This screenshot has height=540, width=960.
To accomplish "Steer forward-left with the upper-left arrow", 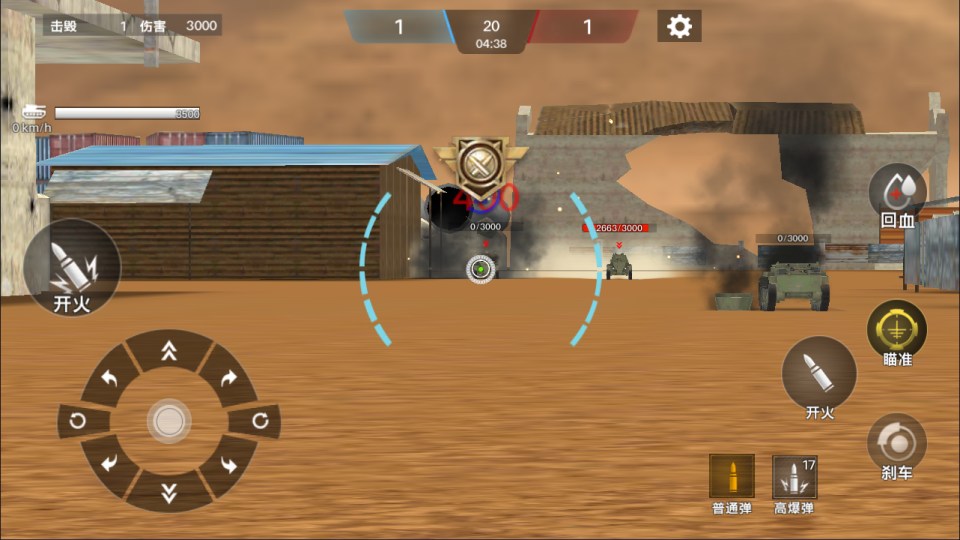I will coord(109,379).
